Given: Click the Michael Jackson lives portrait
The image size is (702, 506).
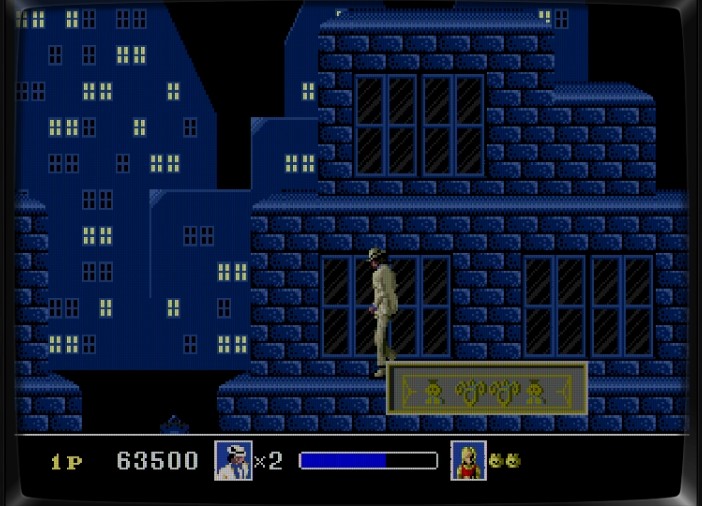Looking at the screenshot, I should 232,460.
